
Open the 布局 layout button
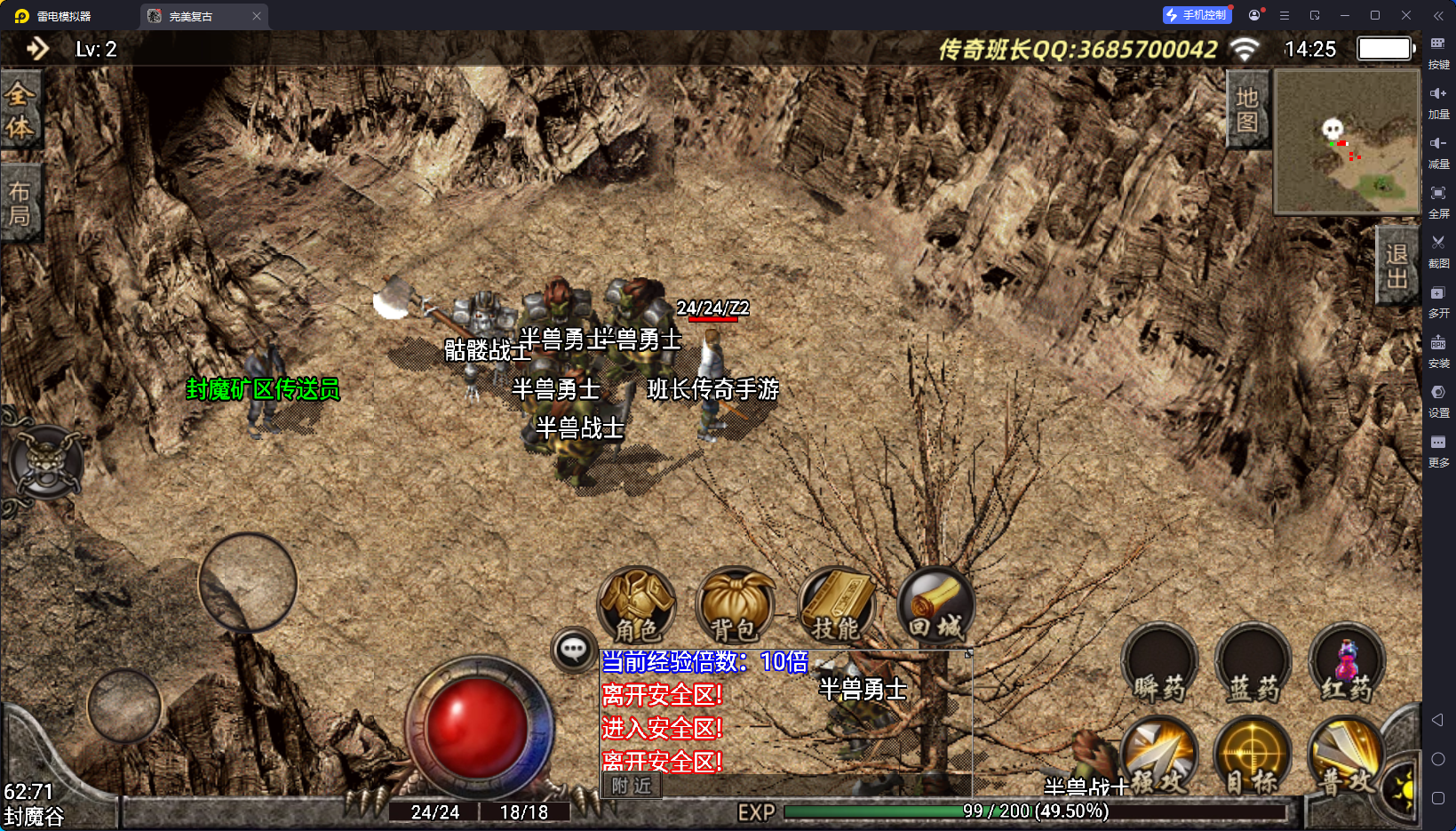[x=20, y=204]
